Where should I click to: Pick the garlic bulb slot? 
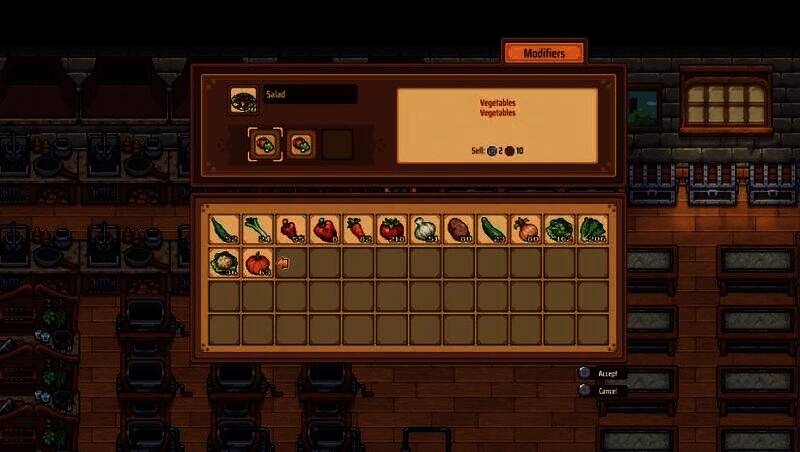point(425,229)
